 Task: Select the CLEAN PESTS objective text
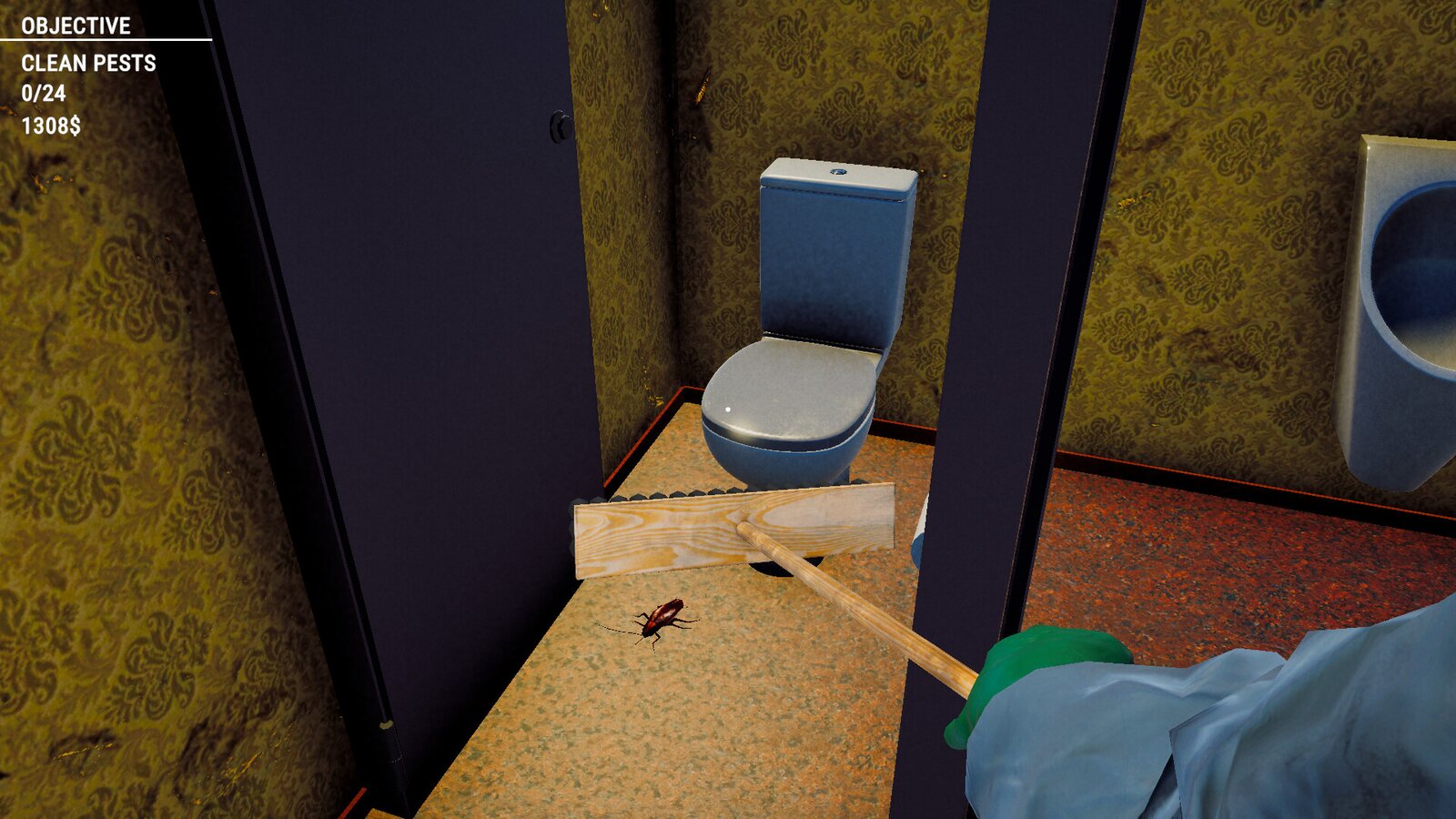88,64
